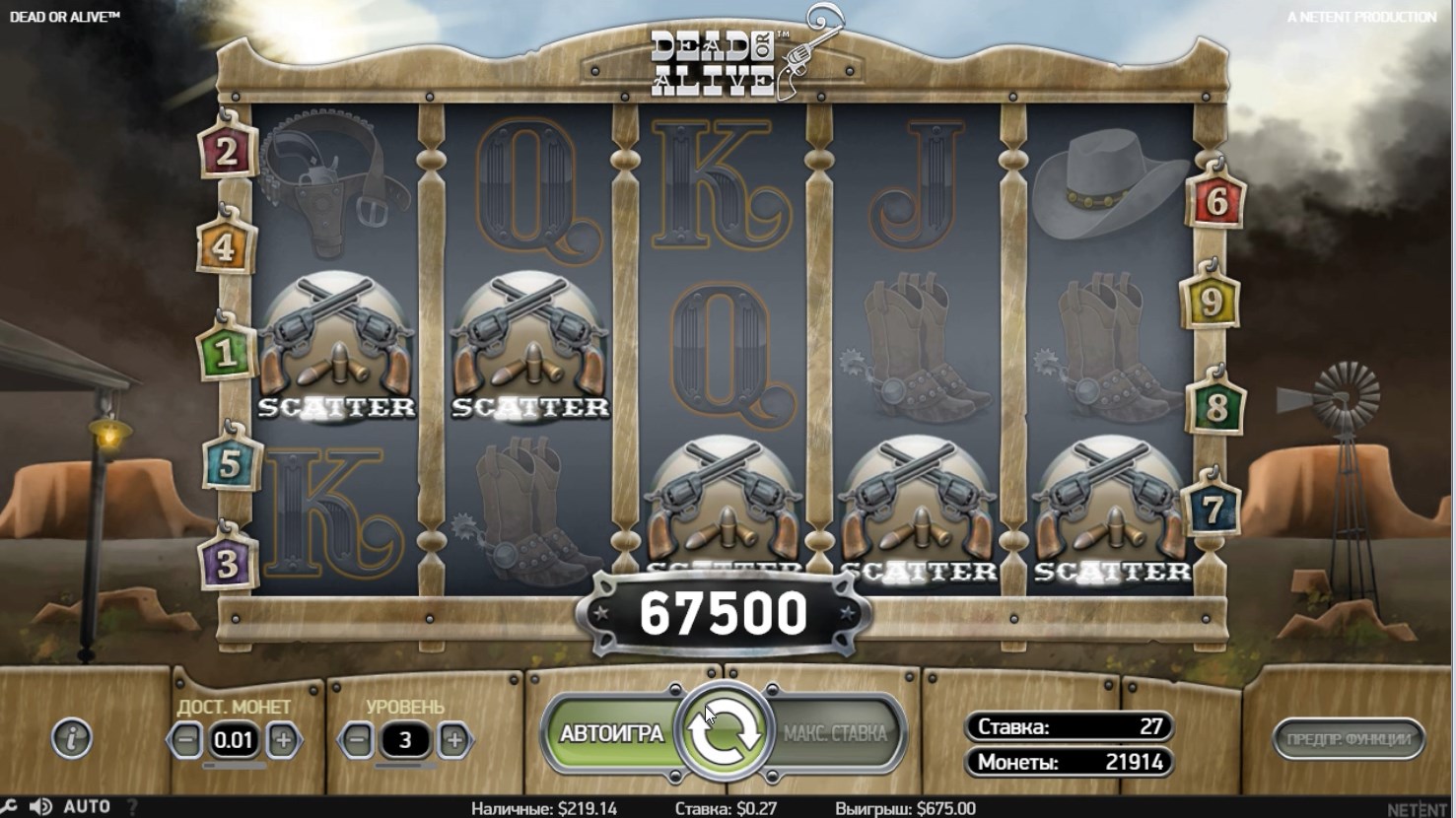Start Автоигра autoplay
This screenshot has width=1456, height=818.
(x=611, y=734)
